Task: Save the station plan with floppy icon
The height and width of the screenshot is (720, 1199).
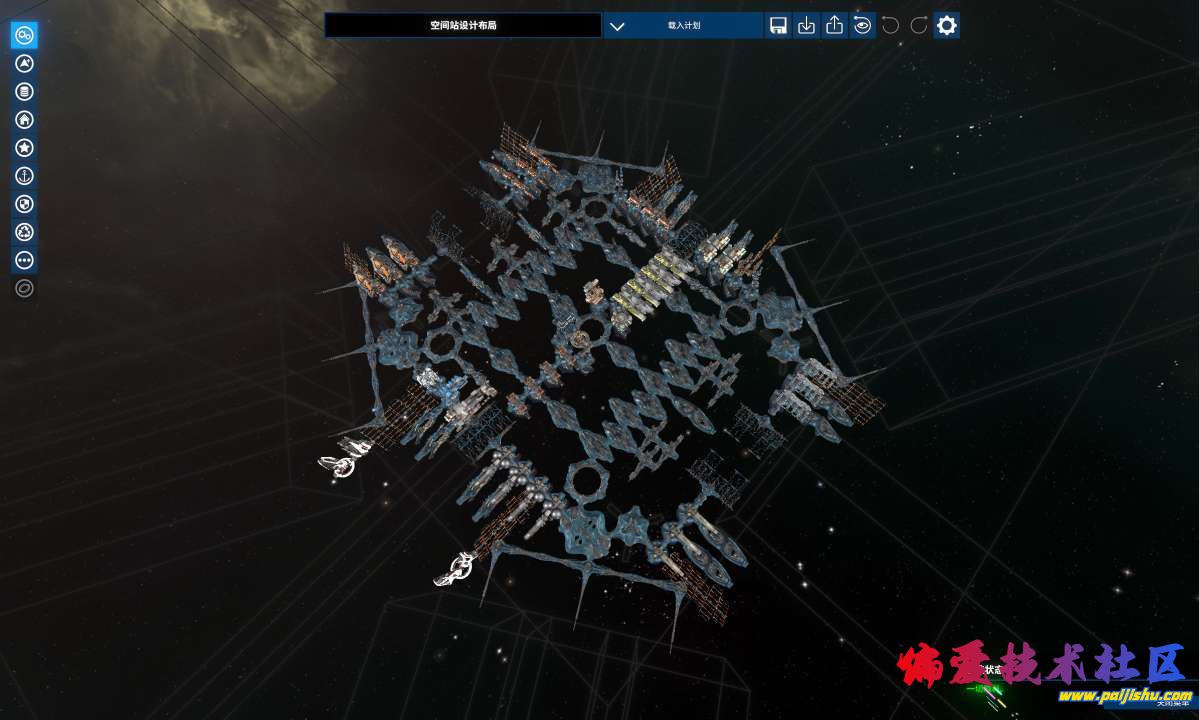Action: [x=778, y=26]
